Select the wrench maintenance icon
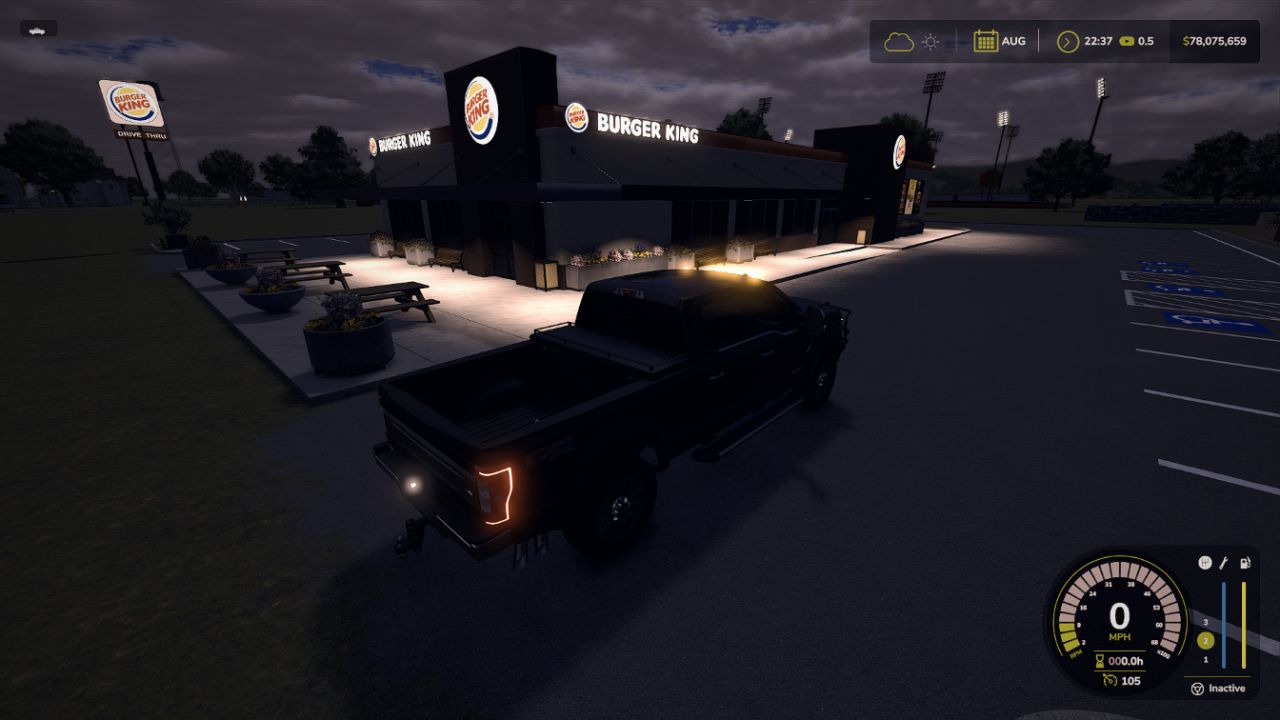The height and width of the screenshot is (720, 1280). coord(1223,565)
